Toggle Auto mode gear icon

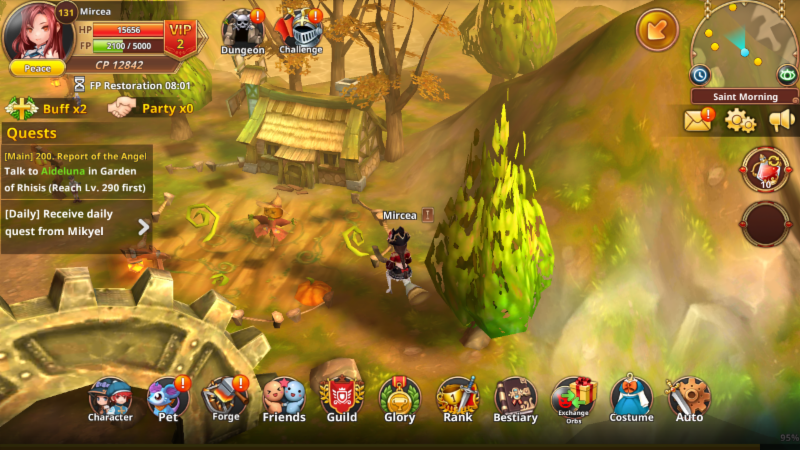point(689,399)
